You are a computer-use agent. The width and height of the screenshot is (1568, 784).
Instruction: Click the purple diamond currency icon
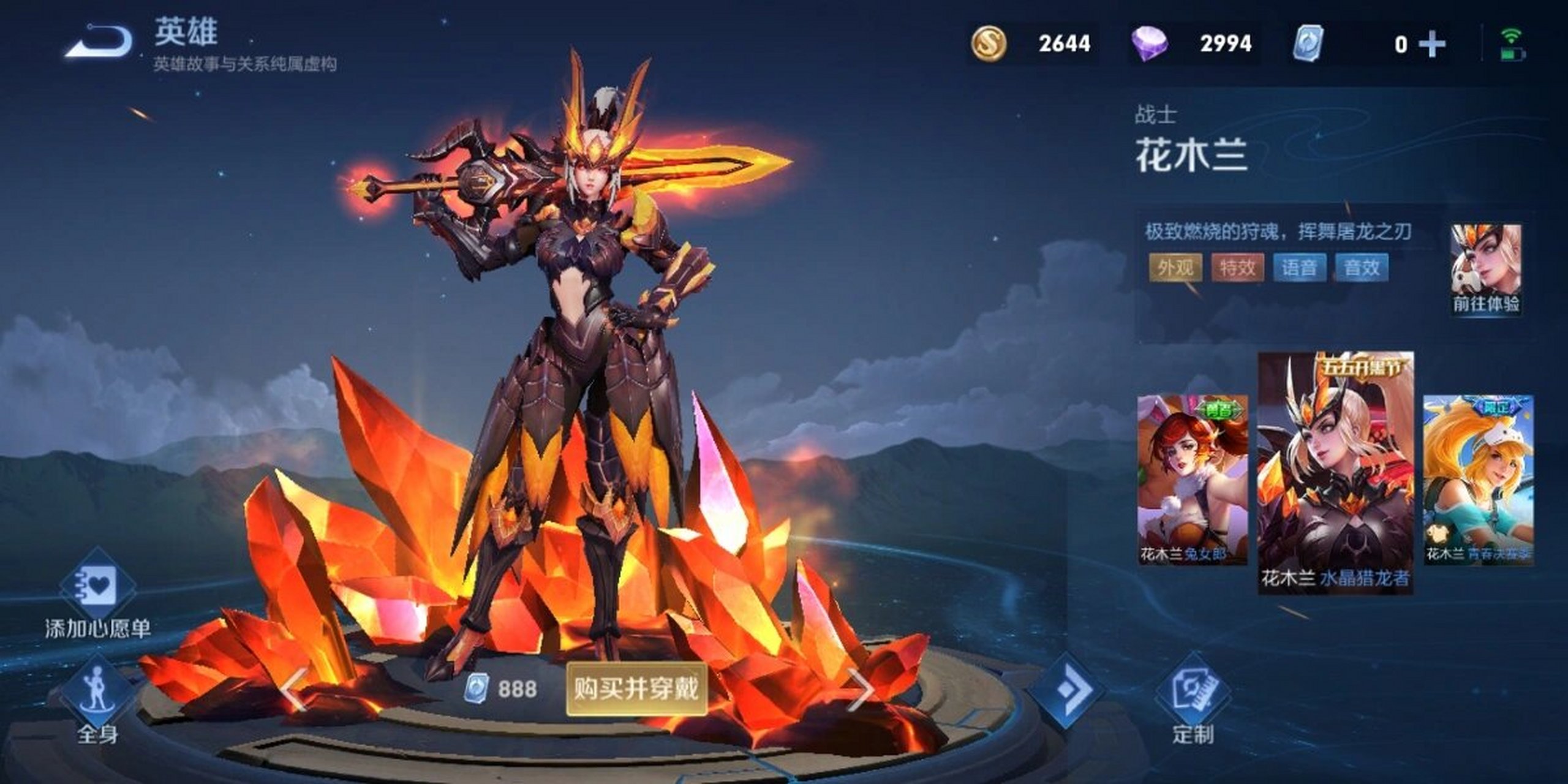tap(1148, 43)
